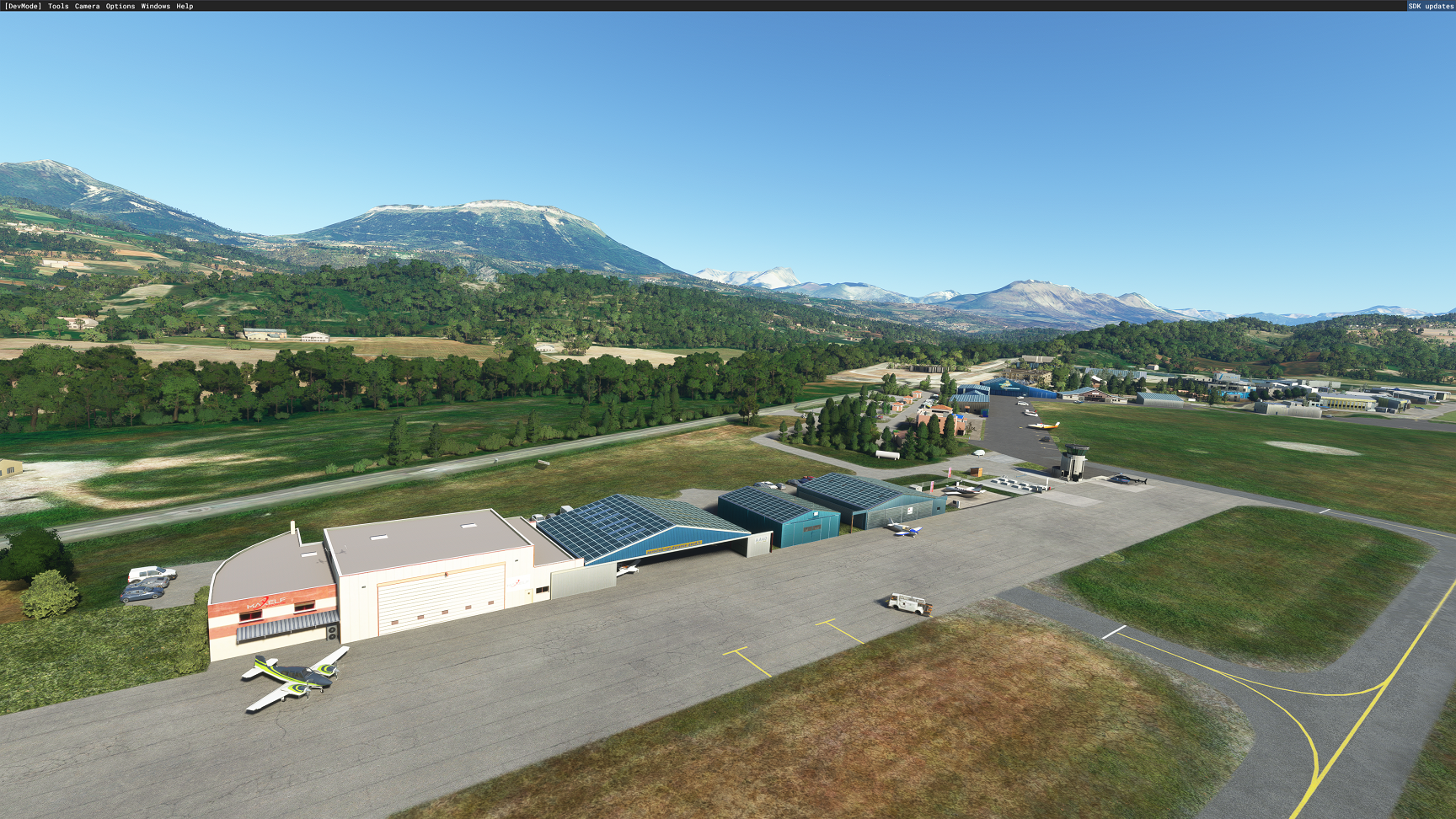Image resolution: width=1456 pixels, height=819 pixels.
Task: Click the Help menu
Action: [x=185, y=6]
